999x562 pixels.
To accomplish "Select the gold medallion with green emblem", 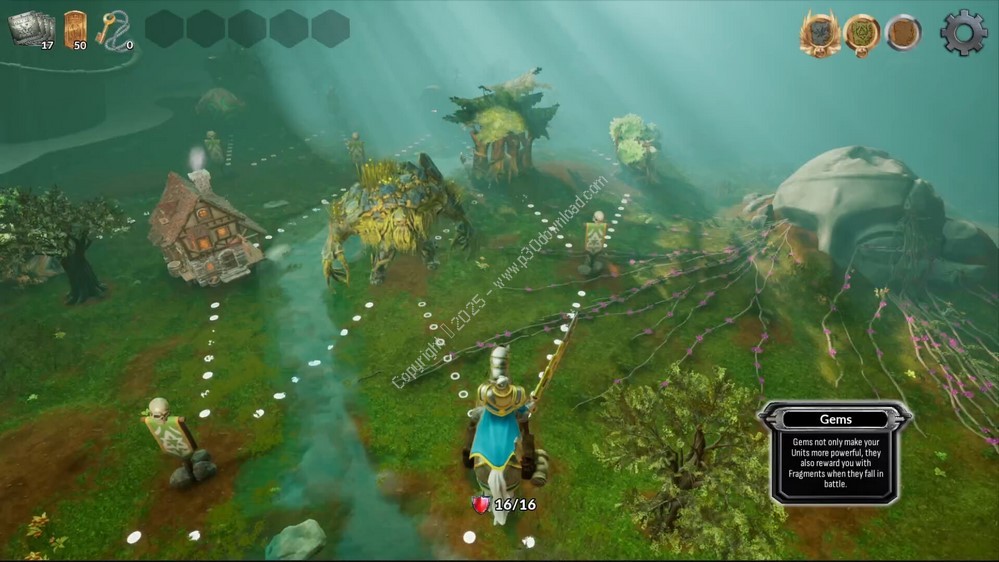I will (861, 34).
